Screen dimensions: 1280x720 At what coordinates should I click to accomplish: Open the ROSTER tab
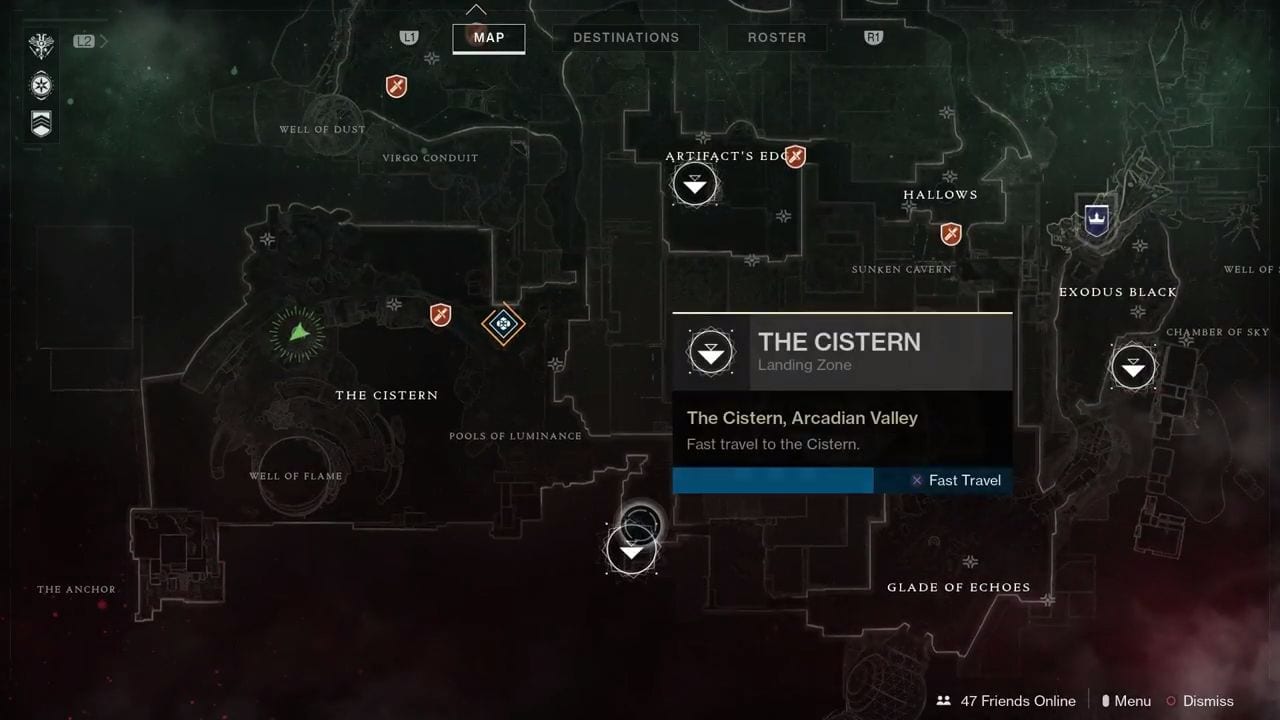777,37
